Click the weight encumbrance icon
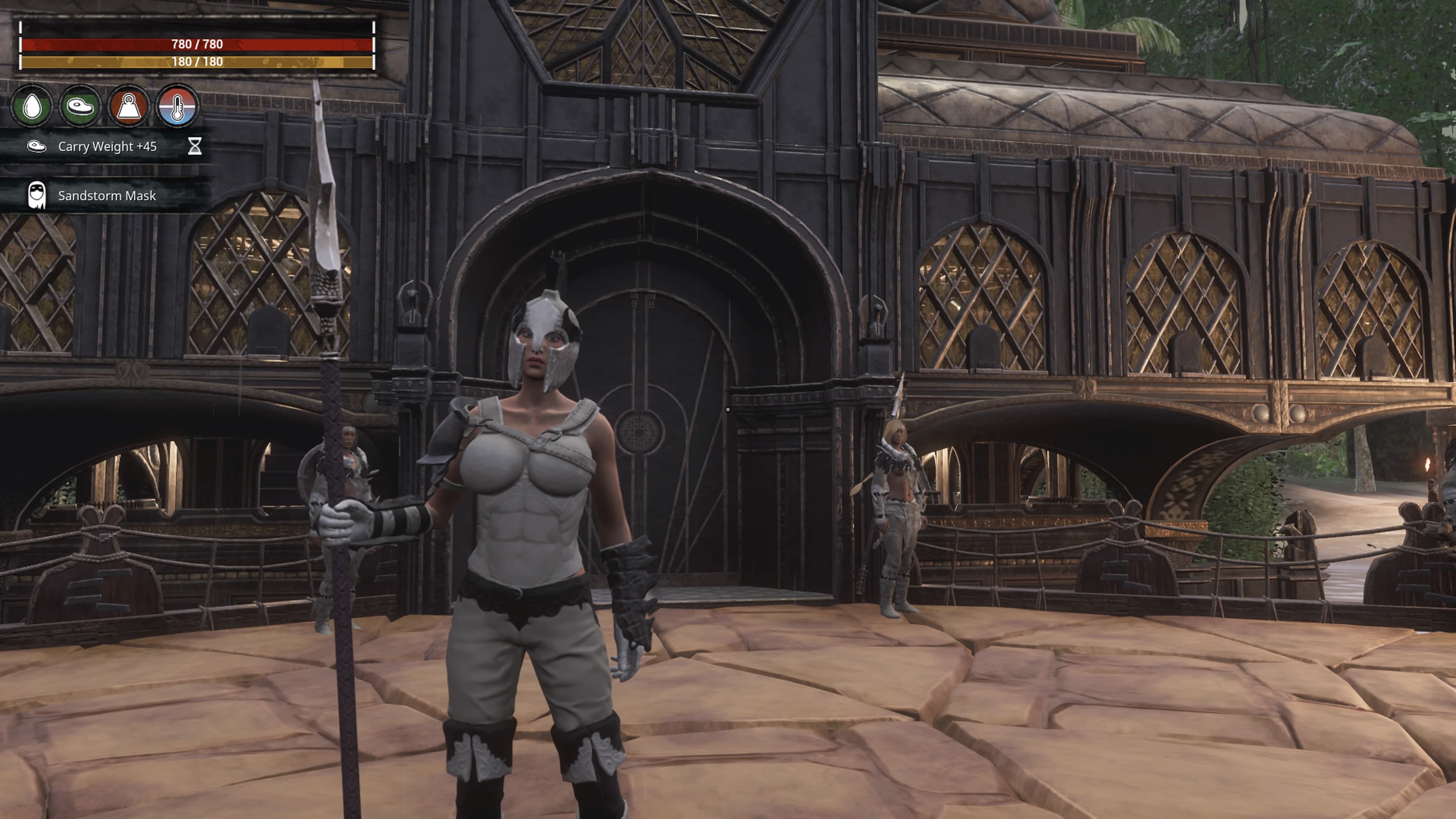This screenshot has width=1456, height=819. pos(129,106)
